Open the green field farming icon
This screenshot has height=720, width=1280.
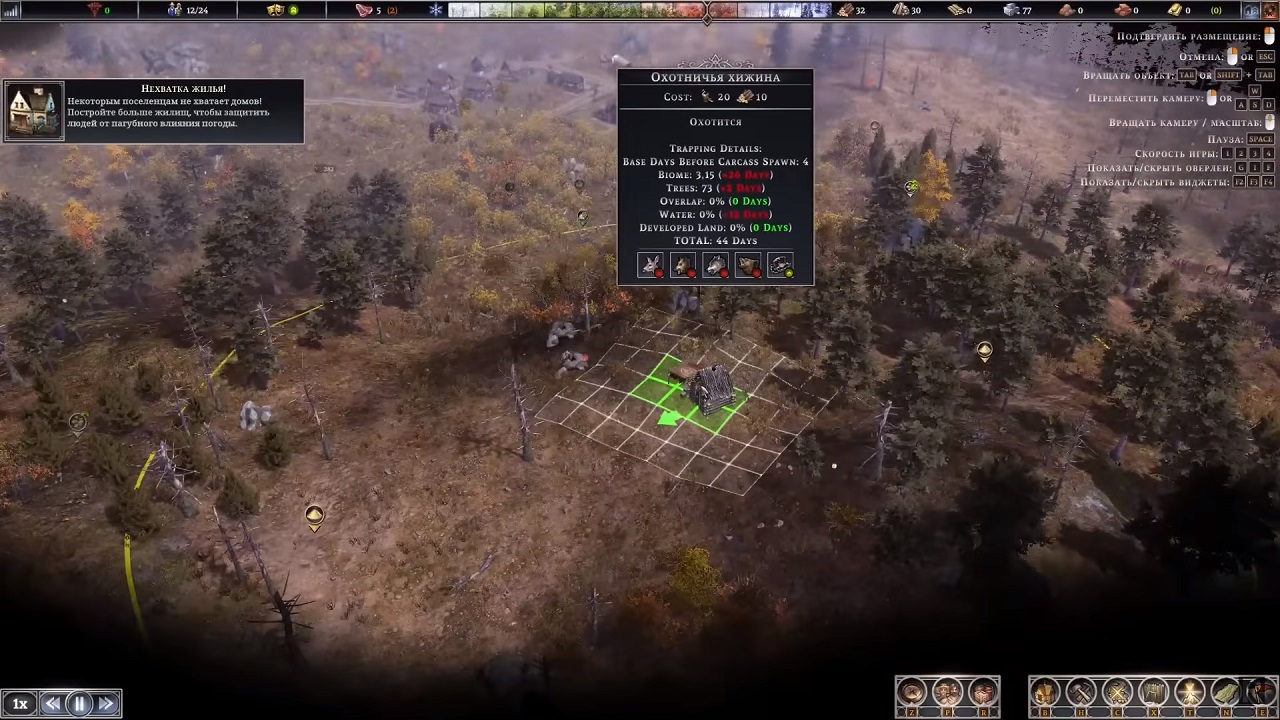point(1225,692)
